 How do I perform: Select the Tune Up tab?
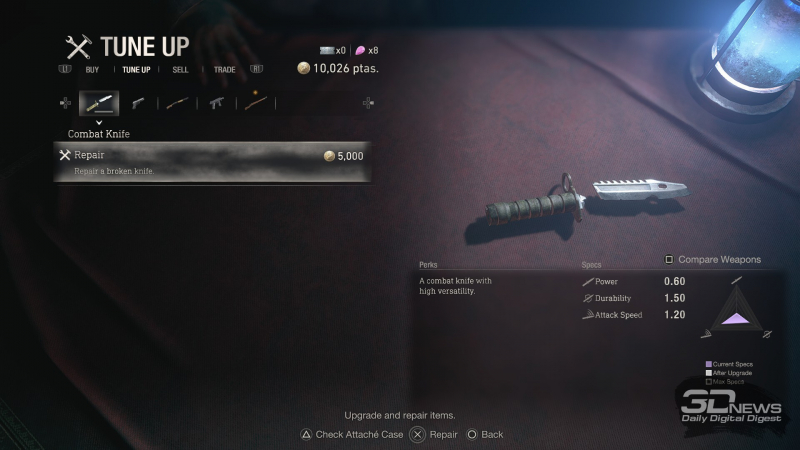pyautogui.click(x=136, y=70)
